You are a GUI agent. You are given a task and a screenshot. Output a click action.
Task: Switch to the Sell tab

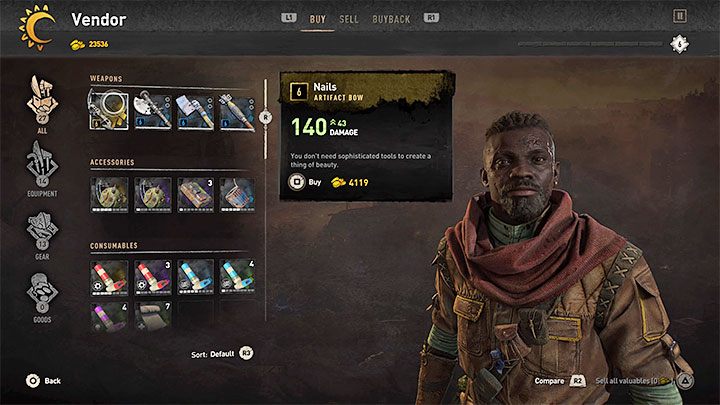pos(349,18)
